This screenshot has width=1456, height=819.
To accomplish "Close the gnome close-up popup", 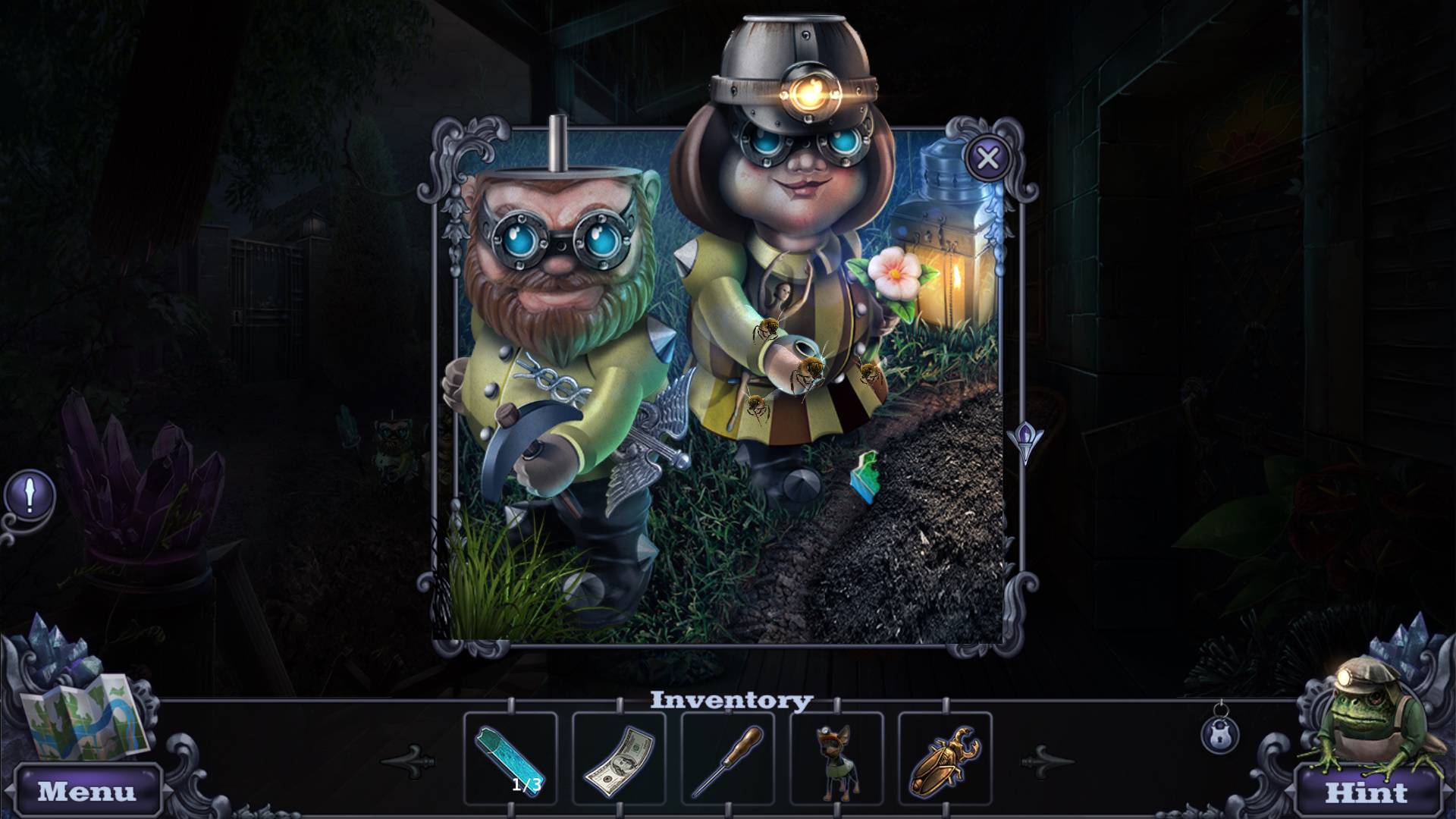I will 987,158.
